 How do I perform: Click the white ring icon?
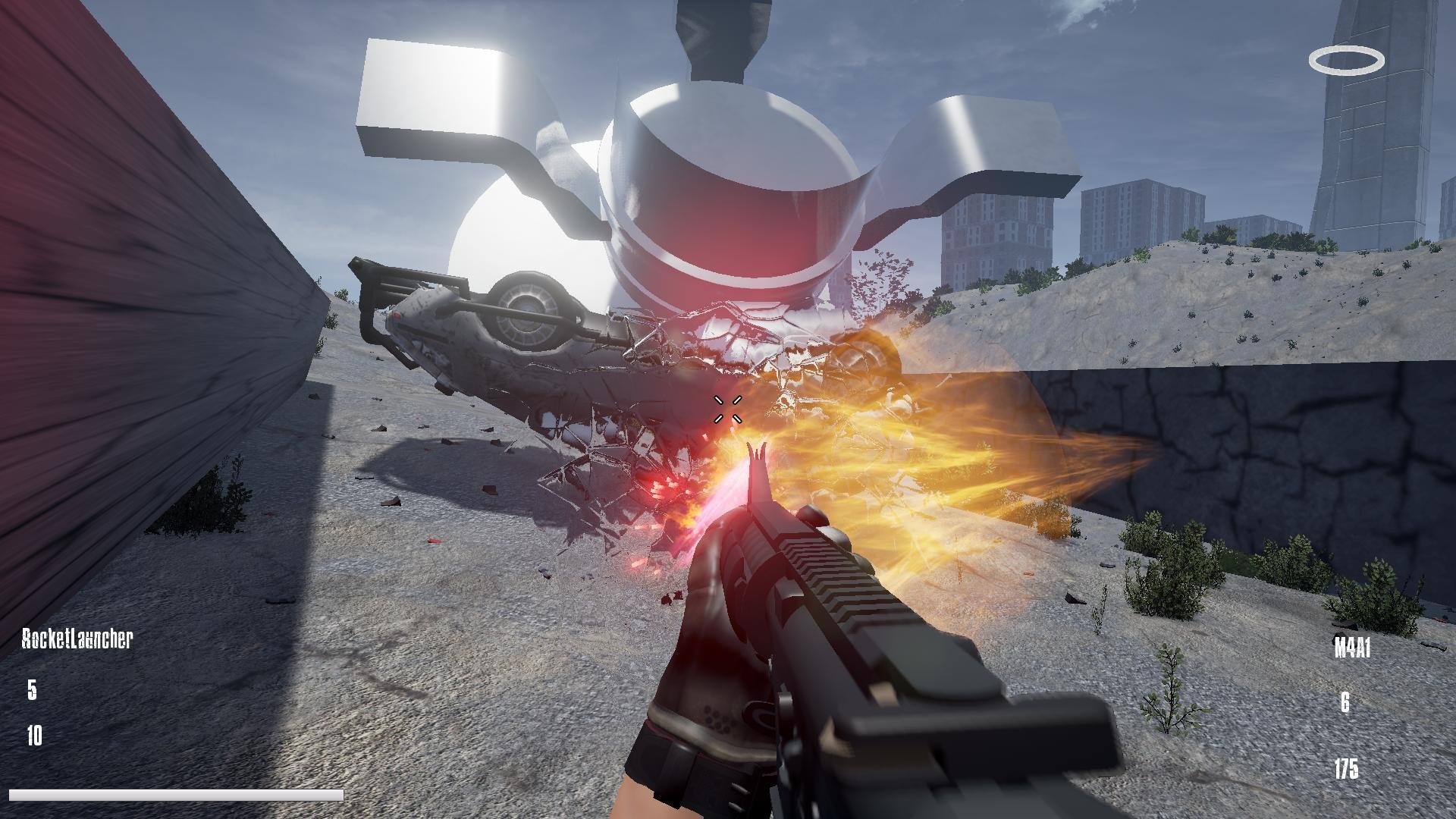1346,61
